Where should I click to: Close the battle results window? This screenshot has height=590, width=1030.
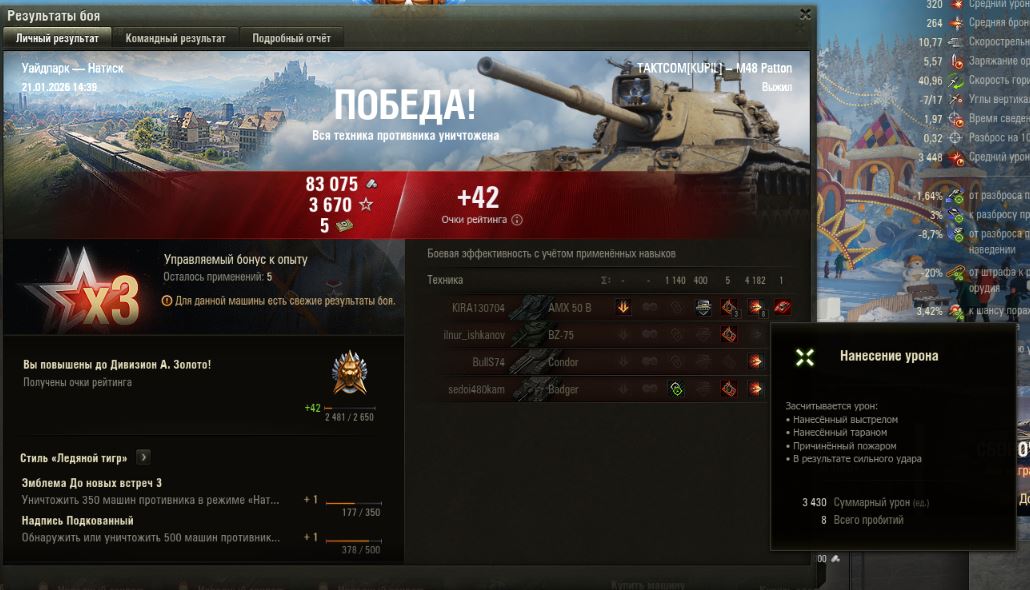(x=805, y=15)
